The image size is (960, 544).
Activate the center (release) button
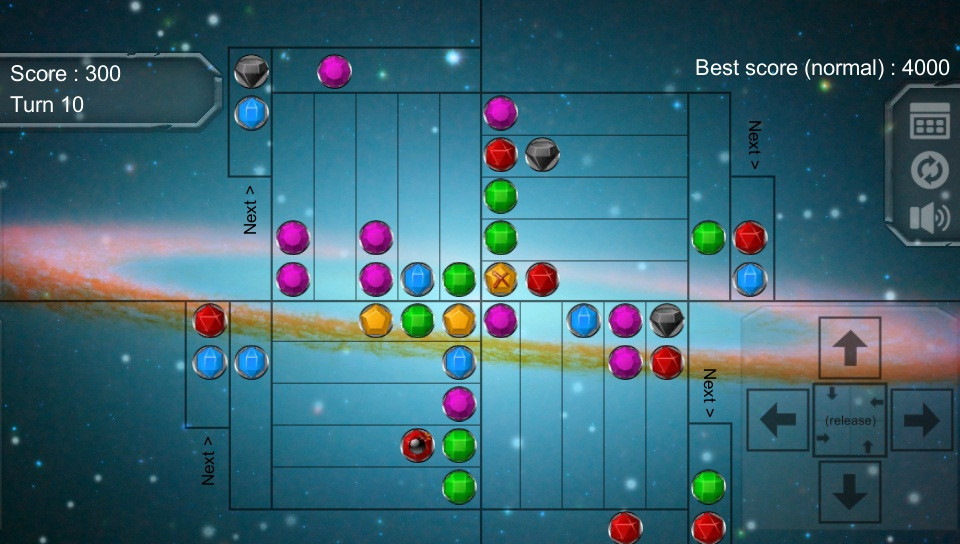tap(850, 420)
